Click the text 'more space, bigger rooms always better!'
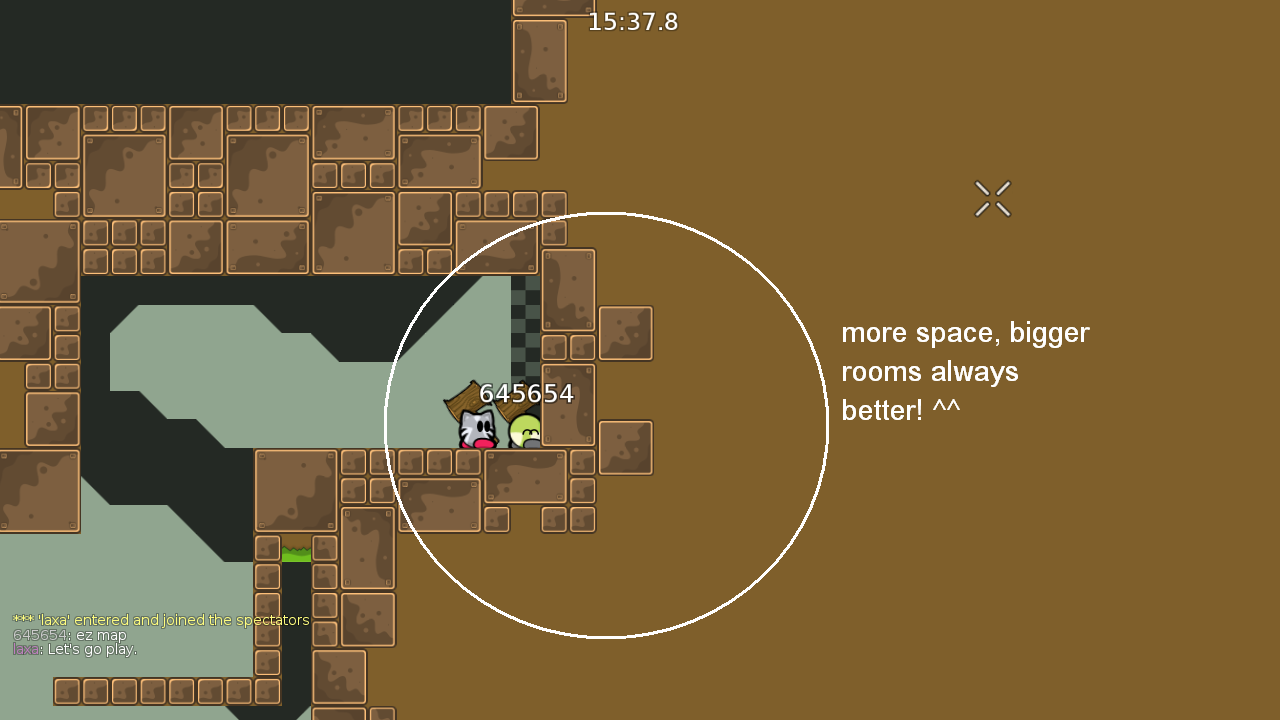The image size is (1280, 720). 965,371
